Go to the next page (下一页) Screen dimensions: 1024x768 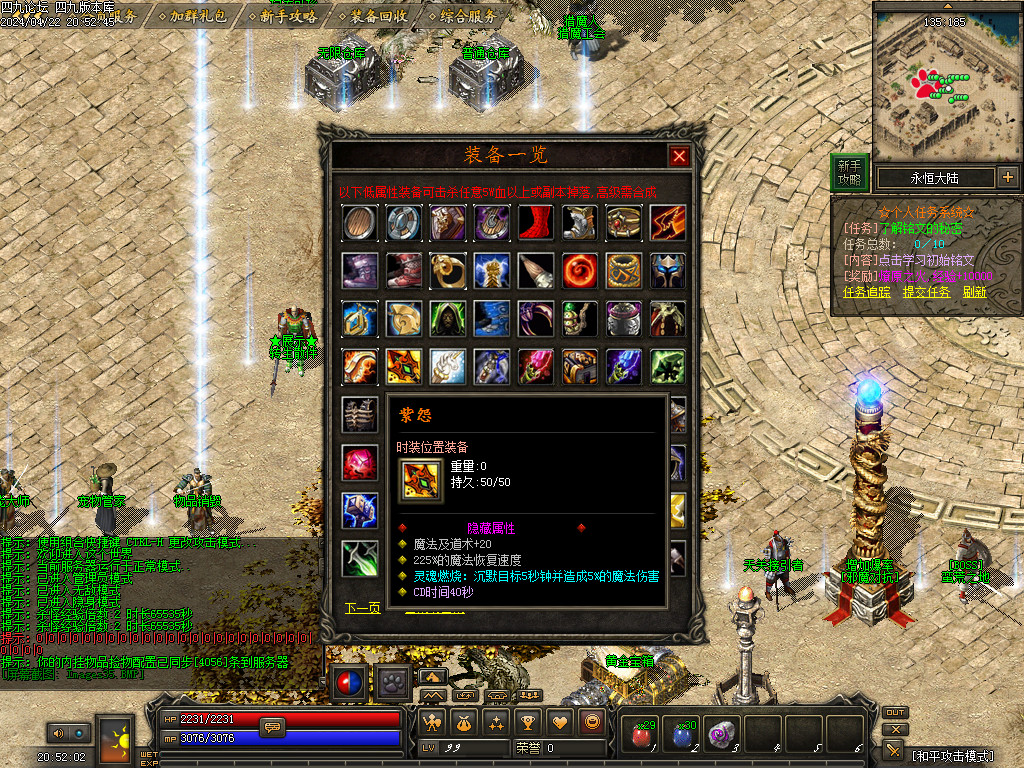[363, 608]
